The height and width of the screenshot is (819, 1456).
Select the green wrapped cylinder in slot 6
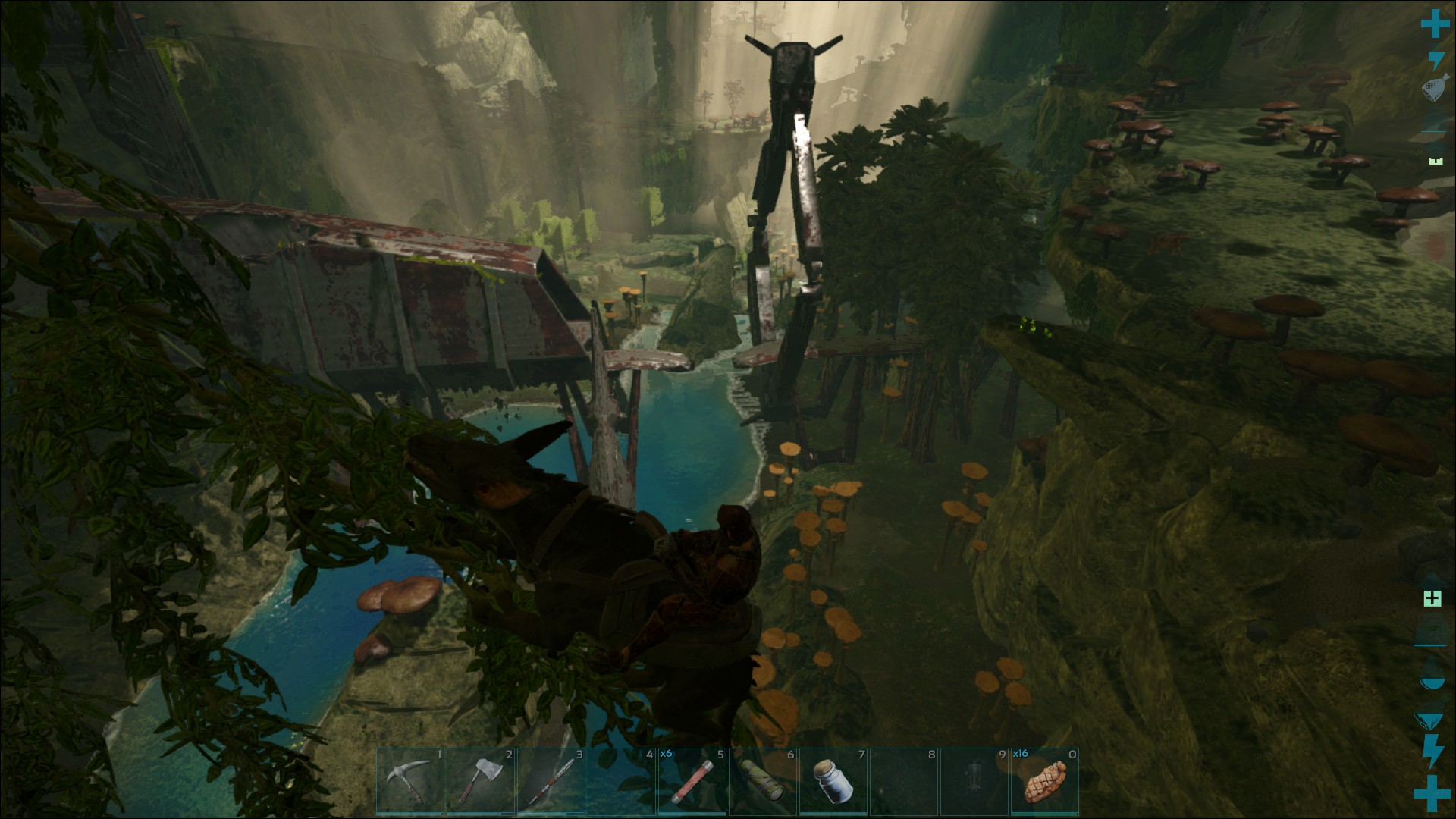(x=763, y=782)
